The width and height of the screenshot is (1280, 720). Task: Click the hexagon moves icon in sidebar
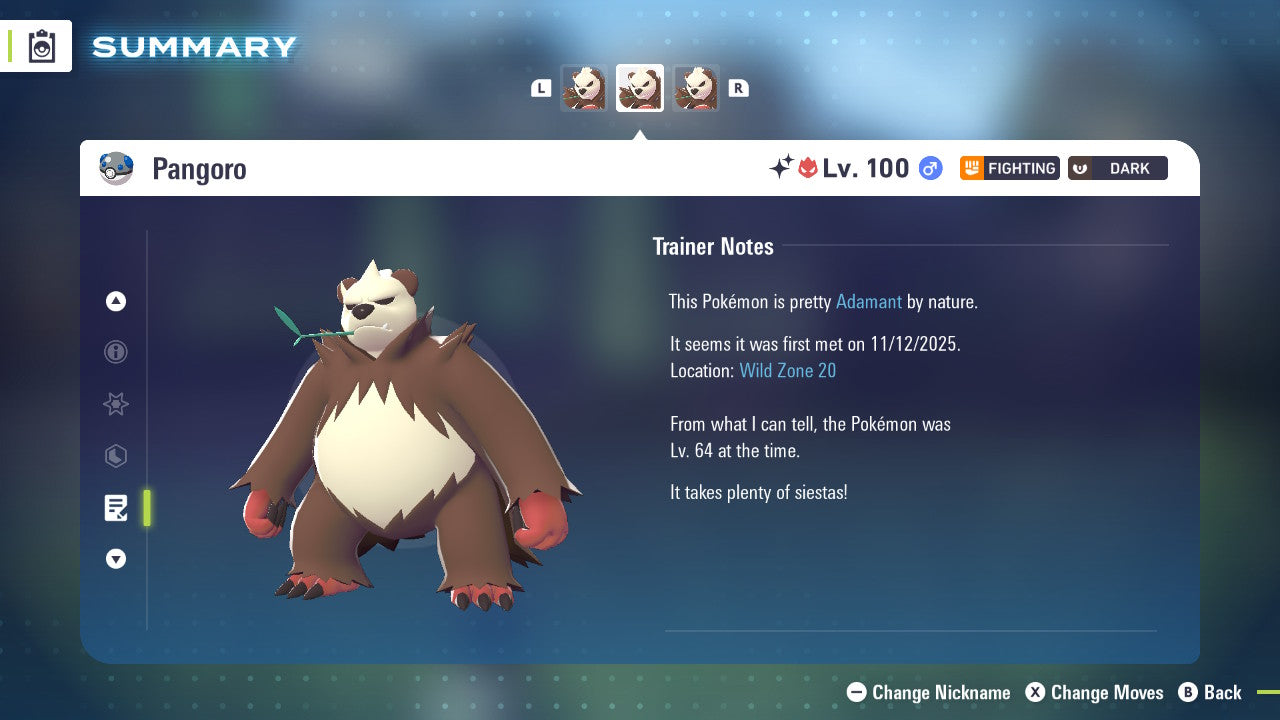tap(115, 456)
